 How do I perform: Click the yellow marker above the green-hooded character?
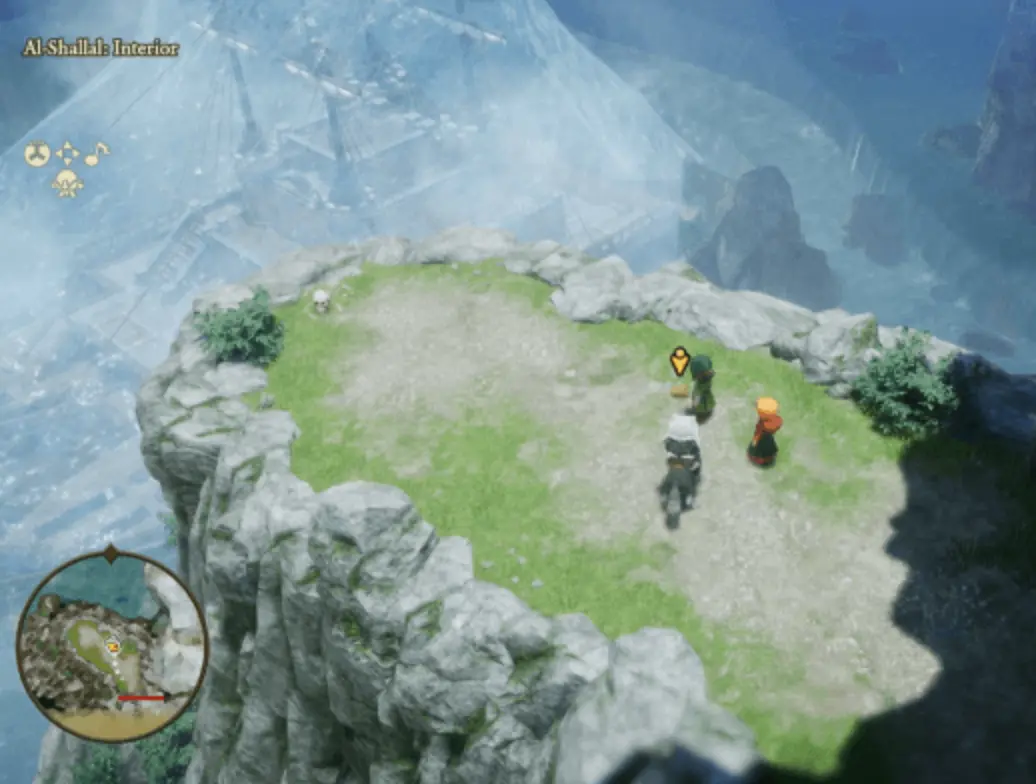[x=680, y=361]
